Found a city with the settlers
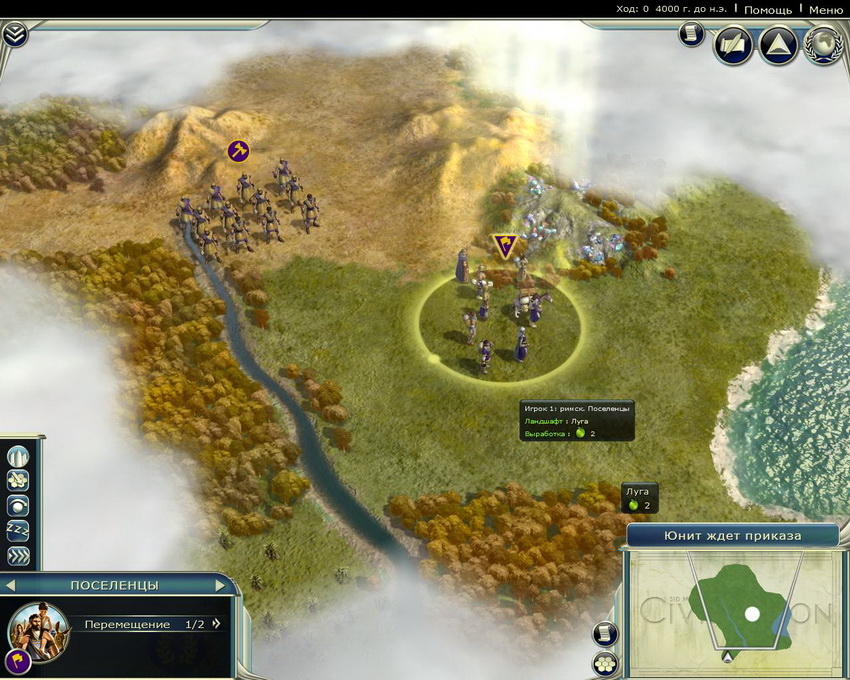Viewport: 850px width, 680px height. tap(20, 457)
